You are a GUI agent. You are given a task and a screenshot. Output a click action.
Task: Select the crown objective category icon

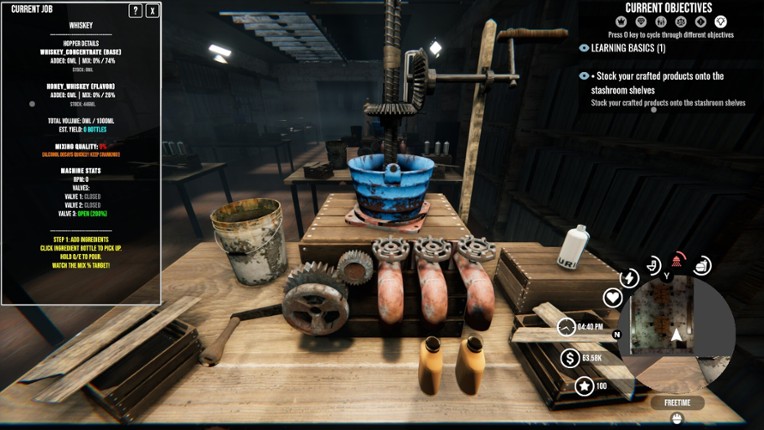[x=620, y=22]
